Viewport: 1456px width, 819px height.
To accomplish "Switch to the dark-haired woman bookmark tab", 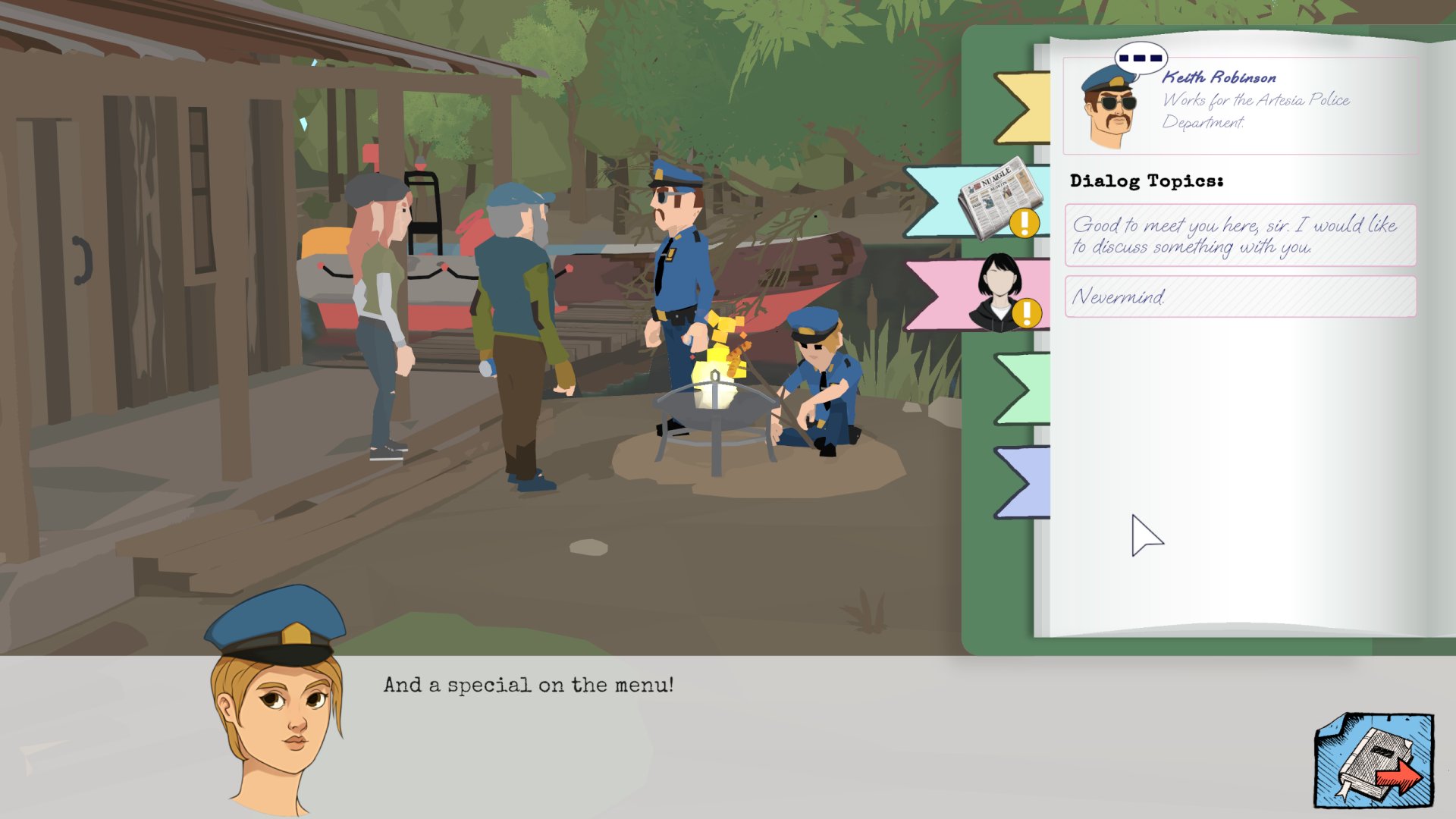I will pos(986,295).
